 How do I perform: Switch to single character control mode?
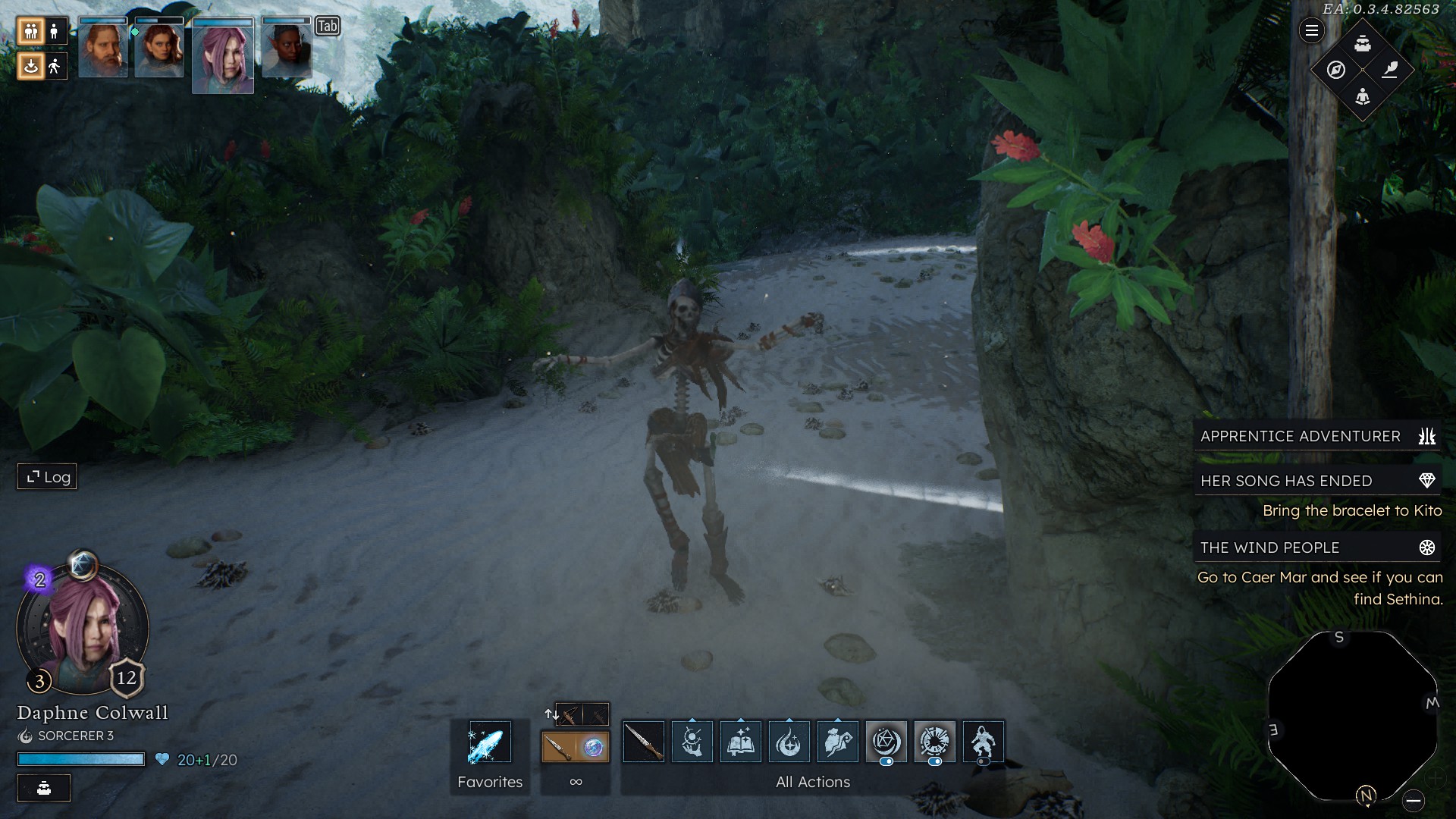tap(54, 31)
